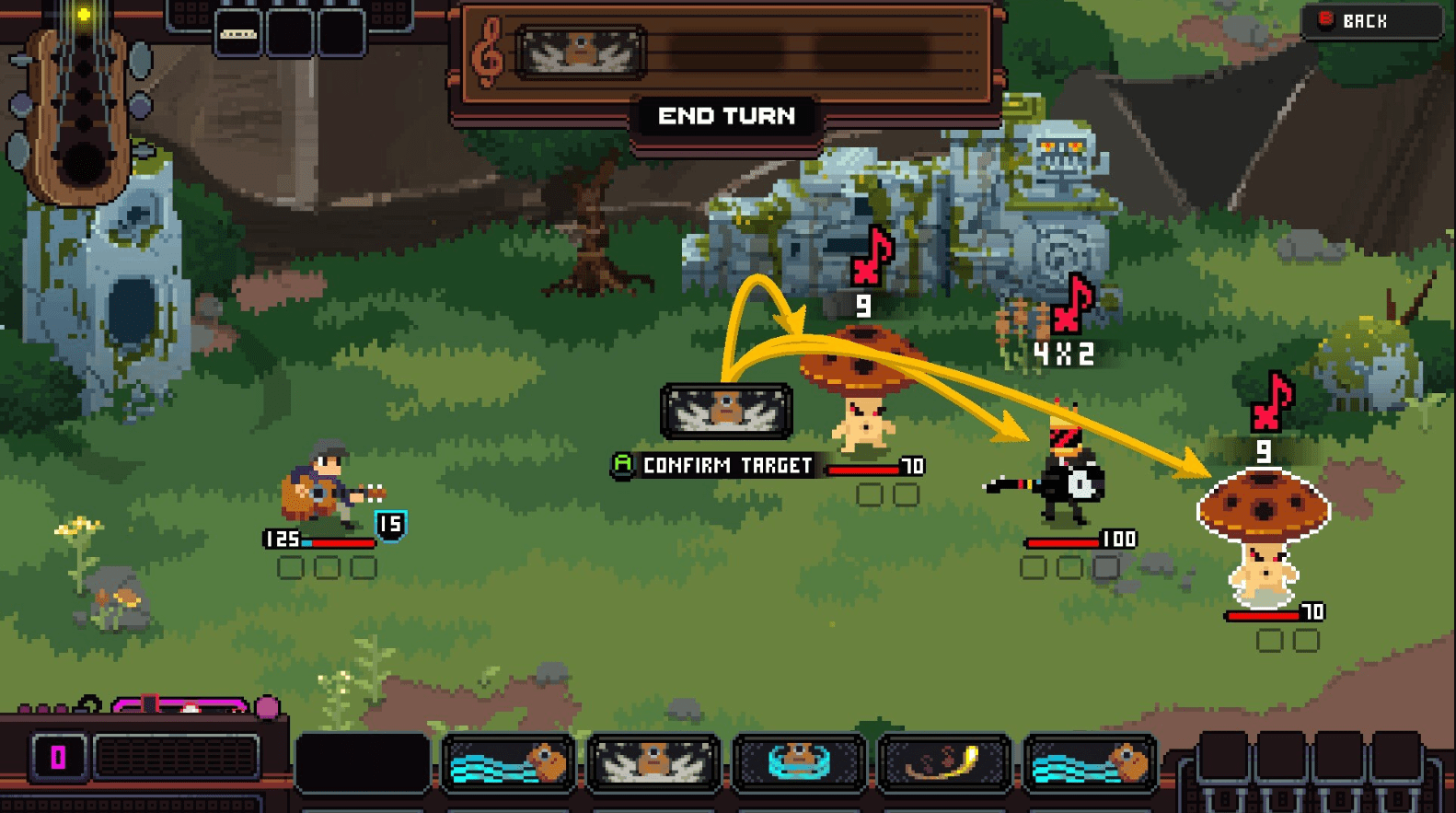Screen dimensions: 1456x813
Task: Select the blue swirl guitar ability card
Action: 796,762
